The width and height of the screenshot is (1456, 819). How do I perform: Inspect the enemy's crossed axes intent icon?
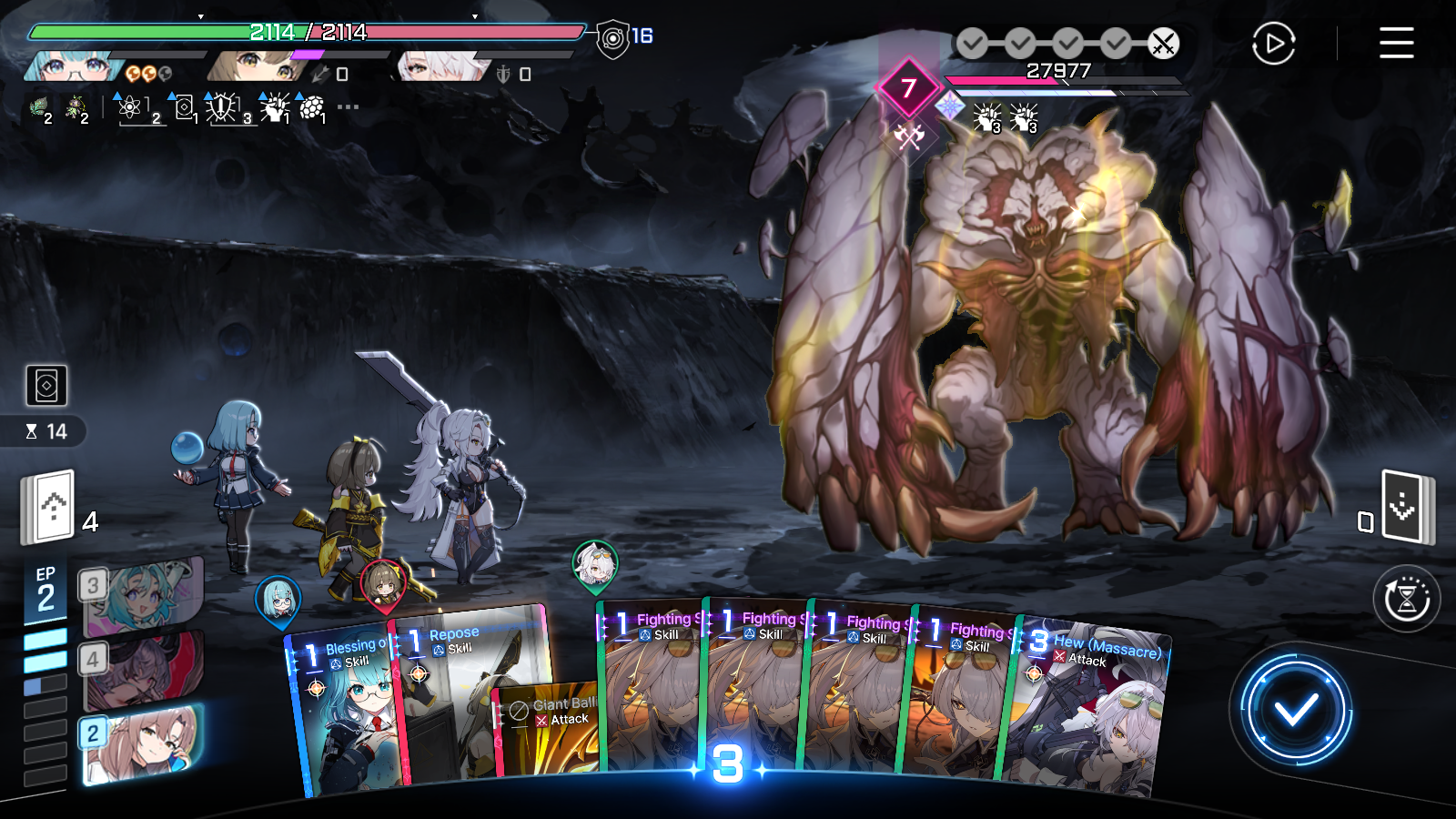(908, 138)
